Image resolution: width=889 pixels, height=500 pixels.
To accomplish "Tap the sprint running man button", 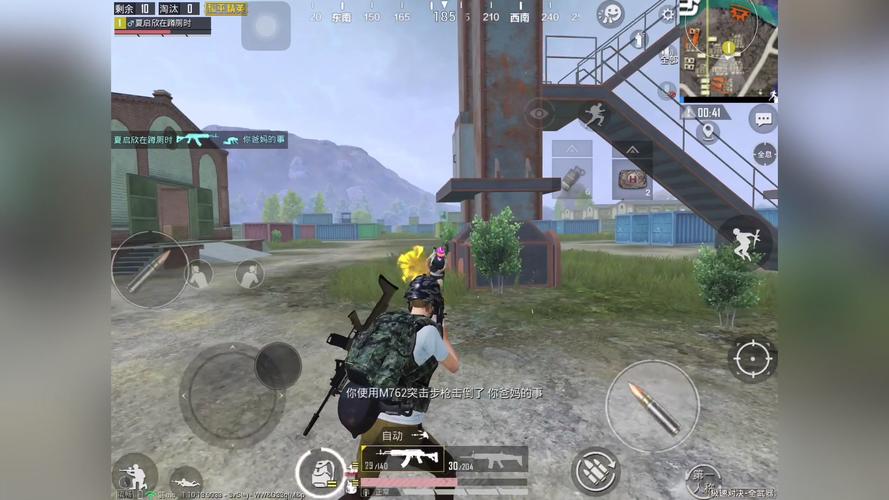I will click(x=595, y=114).
